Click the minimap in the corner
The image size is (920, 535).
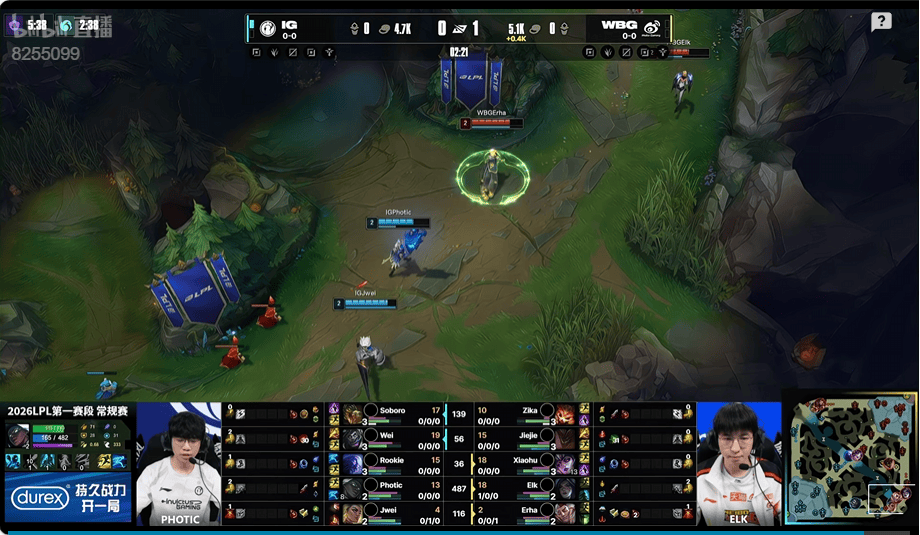coord(849,462)
